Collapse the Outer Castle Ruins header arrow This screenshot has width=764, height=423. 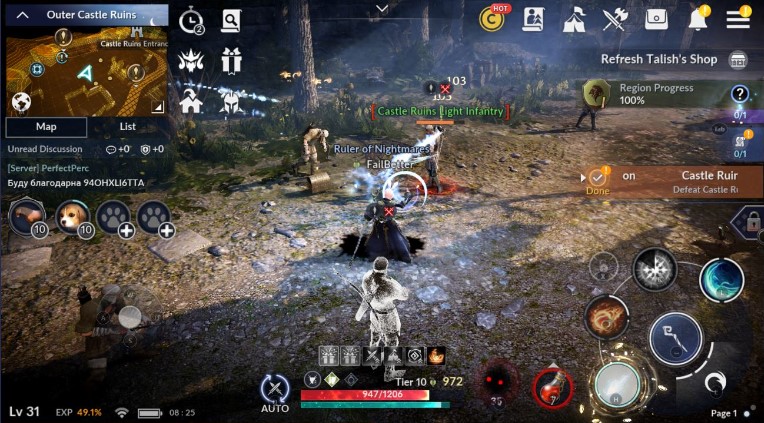click(x=22, y=15)
